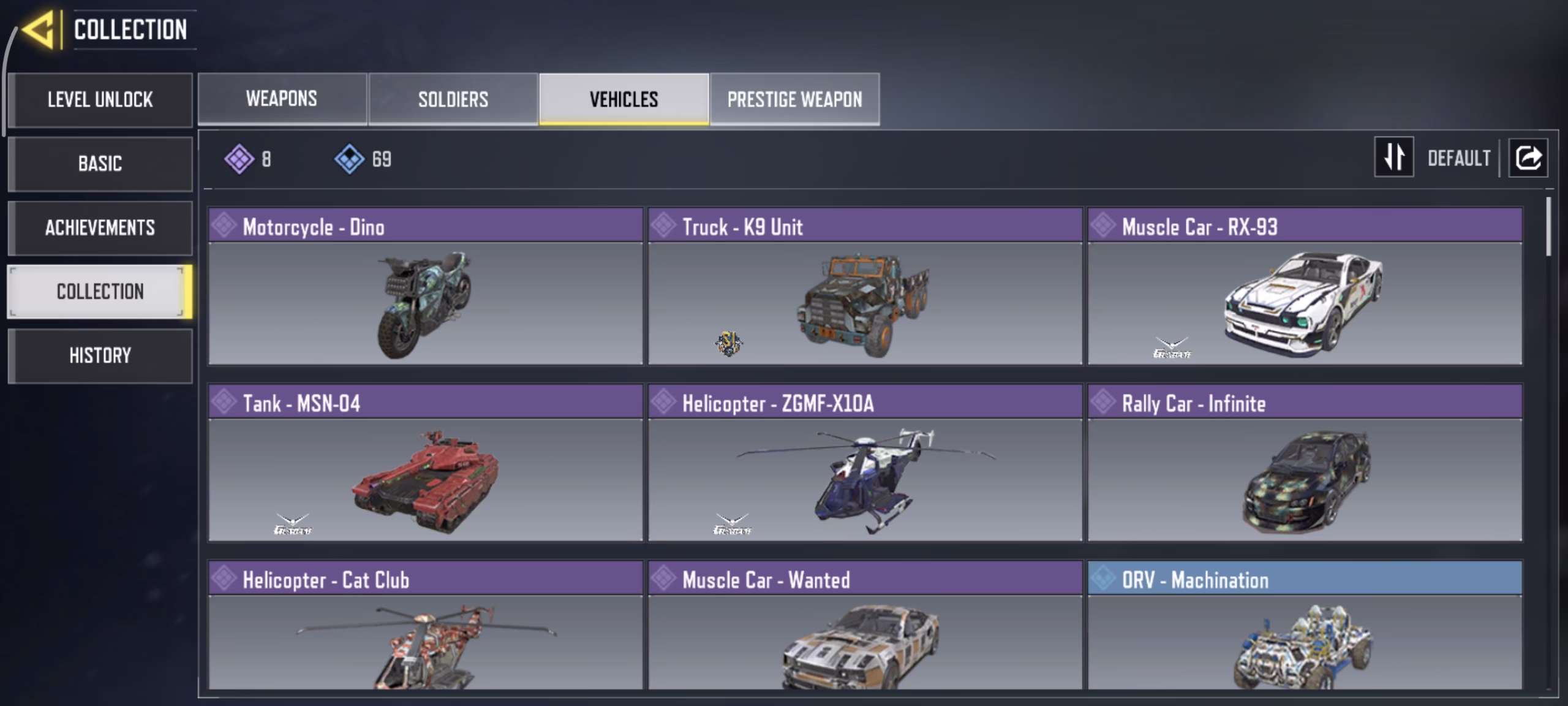Switch to the Soldiers tab
The width and height of the screenshot is (1568, 706).
point(453,99)
